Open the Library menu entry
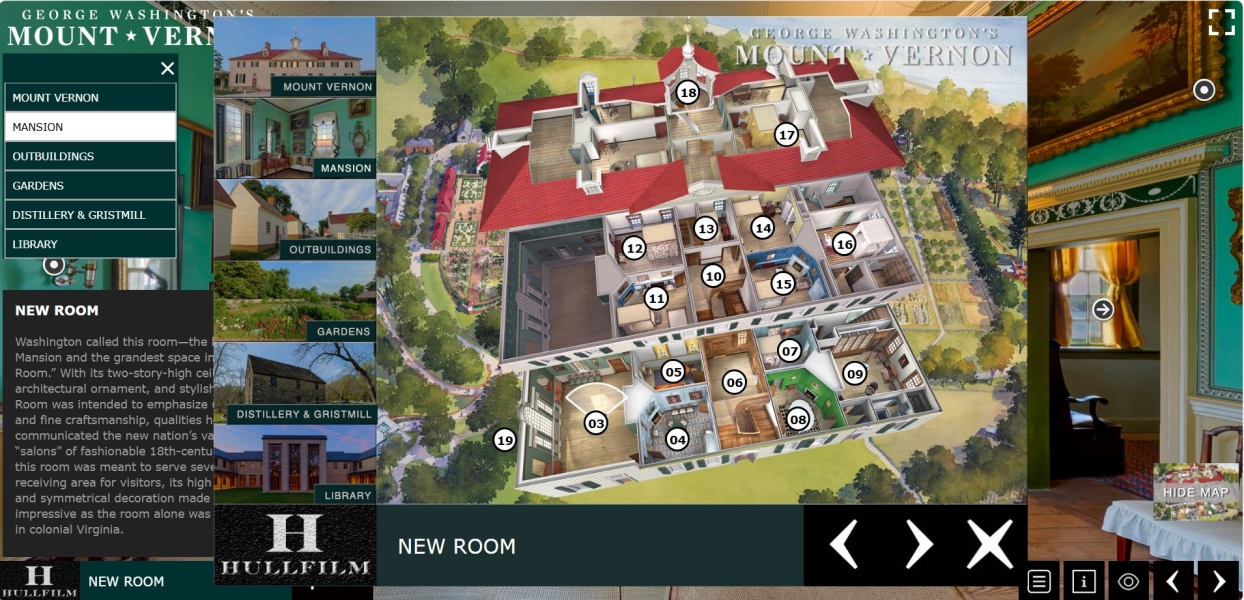 tap(90, 244)
